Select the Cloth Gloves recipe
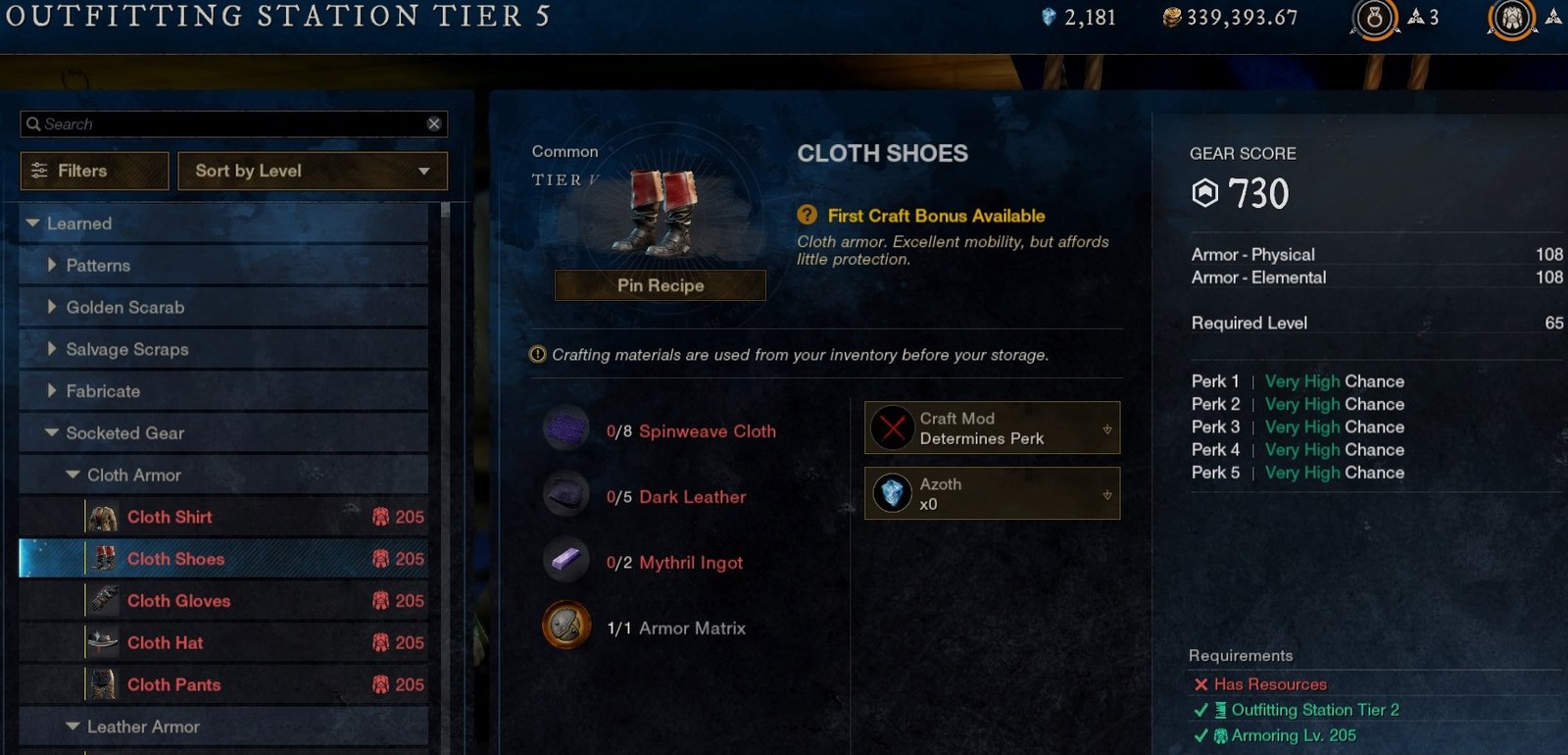The image size is (1568, 755). (178, 601)
